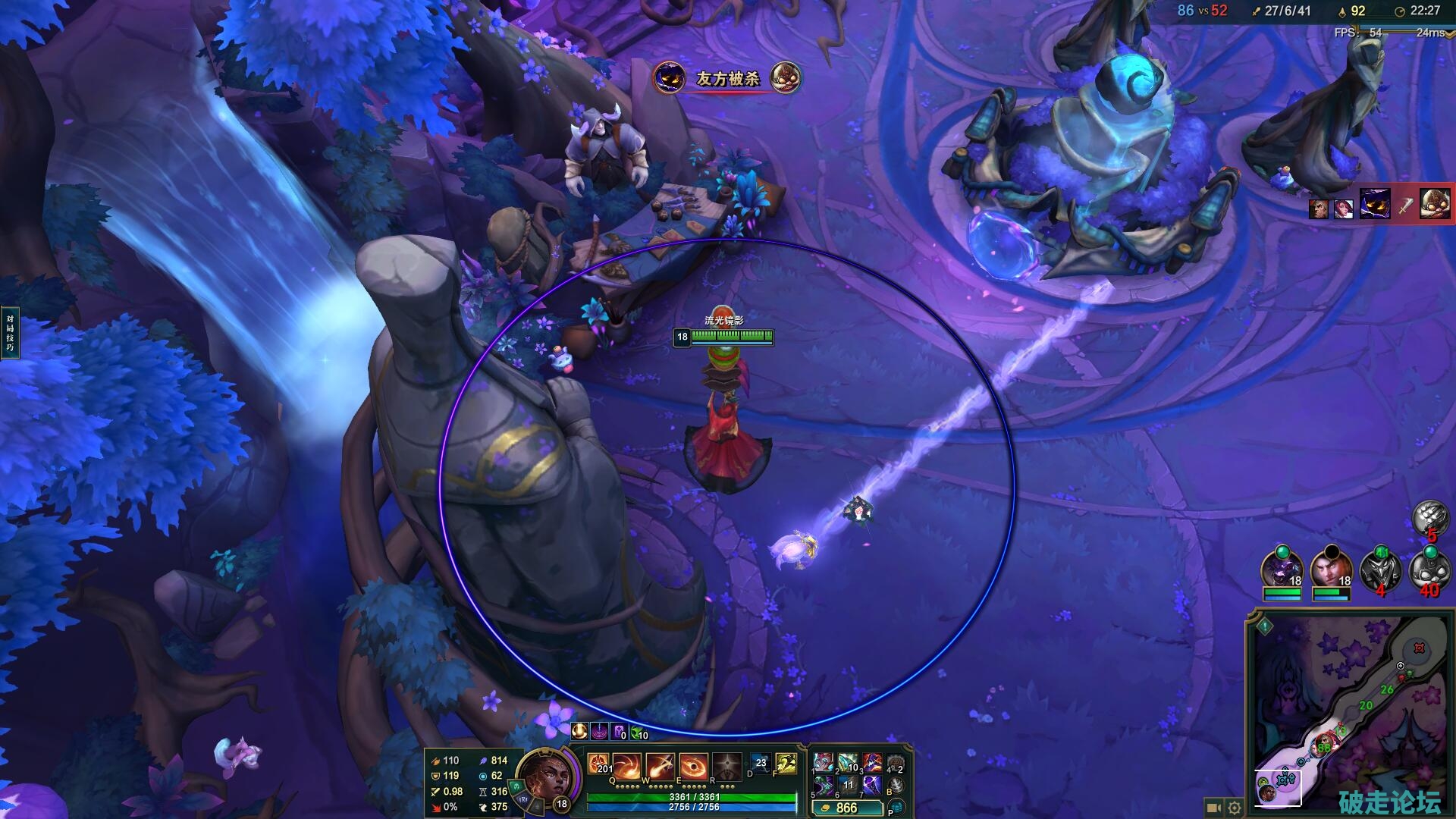Open settings with the minimap gear icon
The height and width of the screenshot is (819, 1456).
[1235, 808]
